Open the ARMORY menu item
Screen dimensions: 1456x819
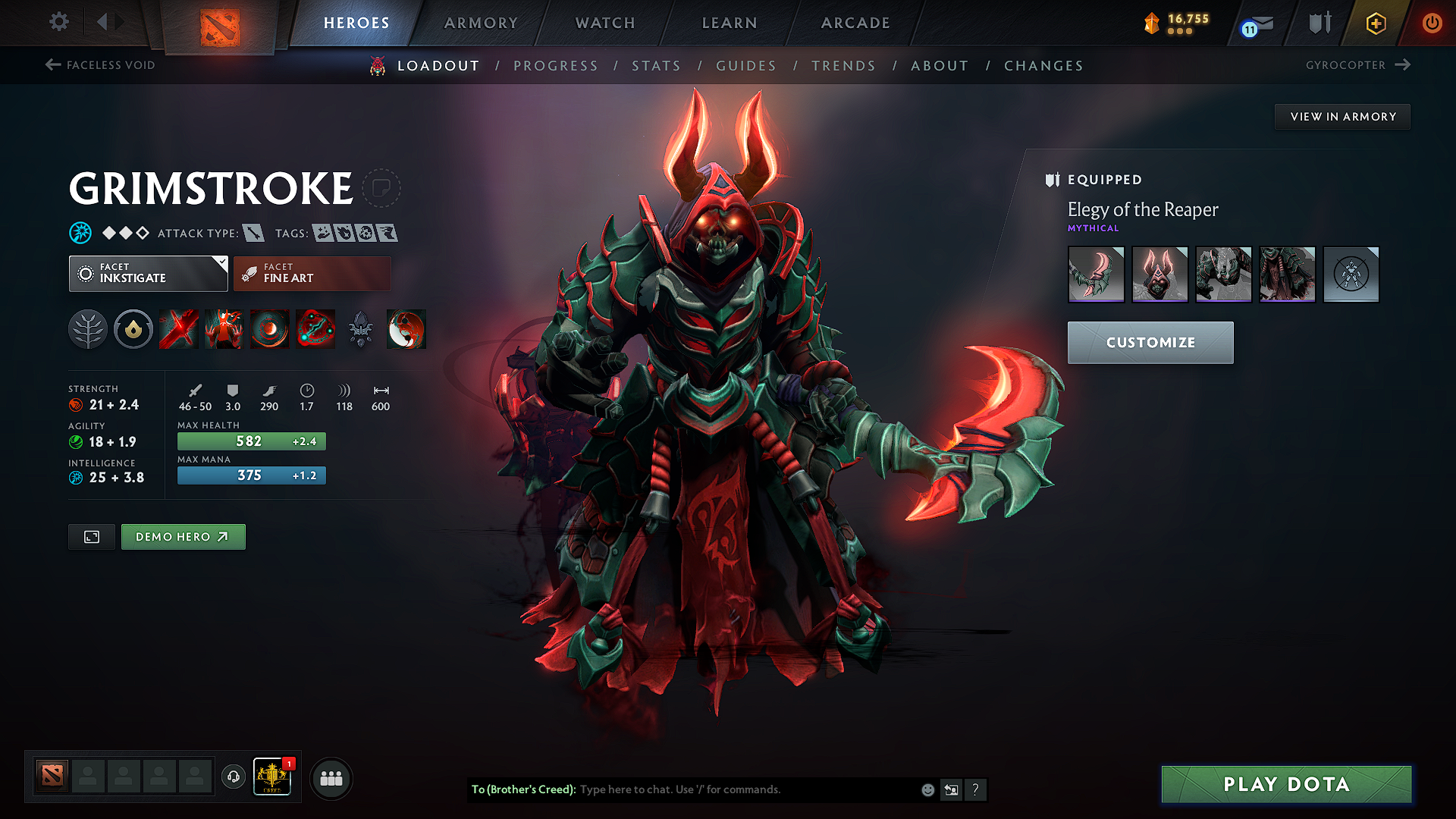(x=480, y=23)
